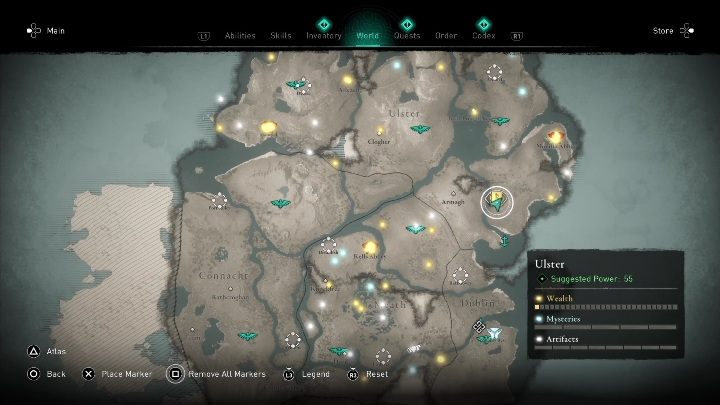Switch to the Order tab

point(446,35)
